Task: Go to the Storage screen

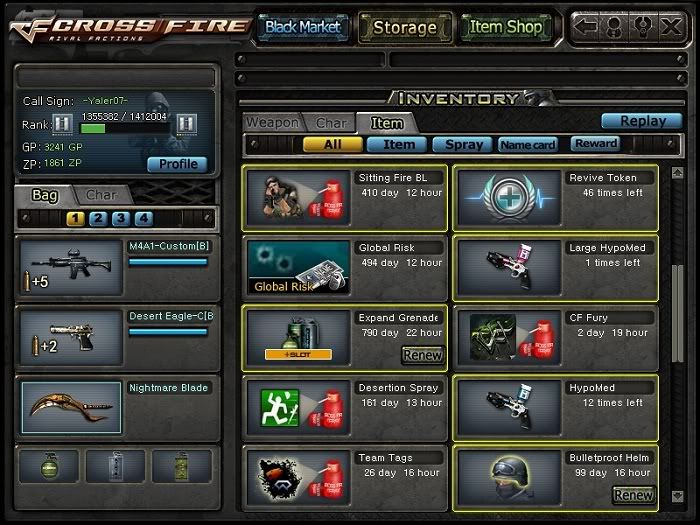Action: 403,27
